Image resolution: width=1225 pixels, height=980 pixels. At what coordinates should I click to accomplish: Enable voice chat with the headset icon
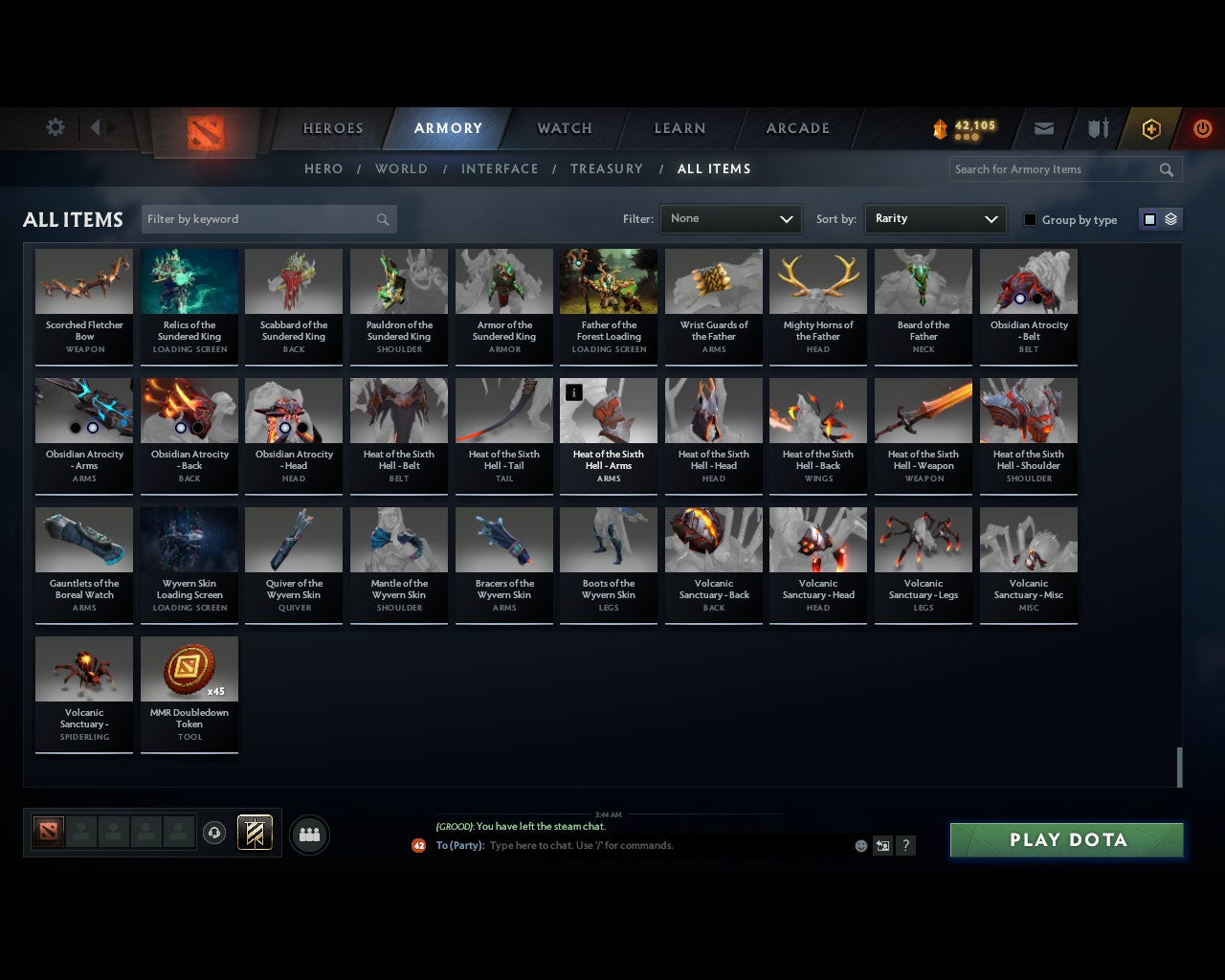coord(214,833)
